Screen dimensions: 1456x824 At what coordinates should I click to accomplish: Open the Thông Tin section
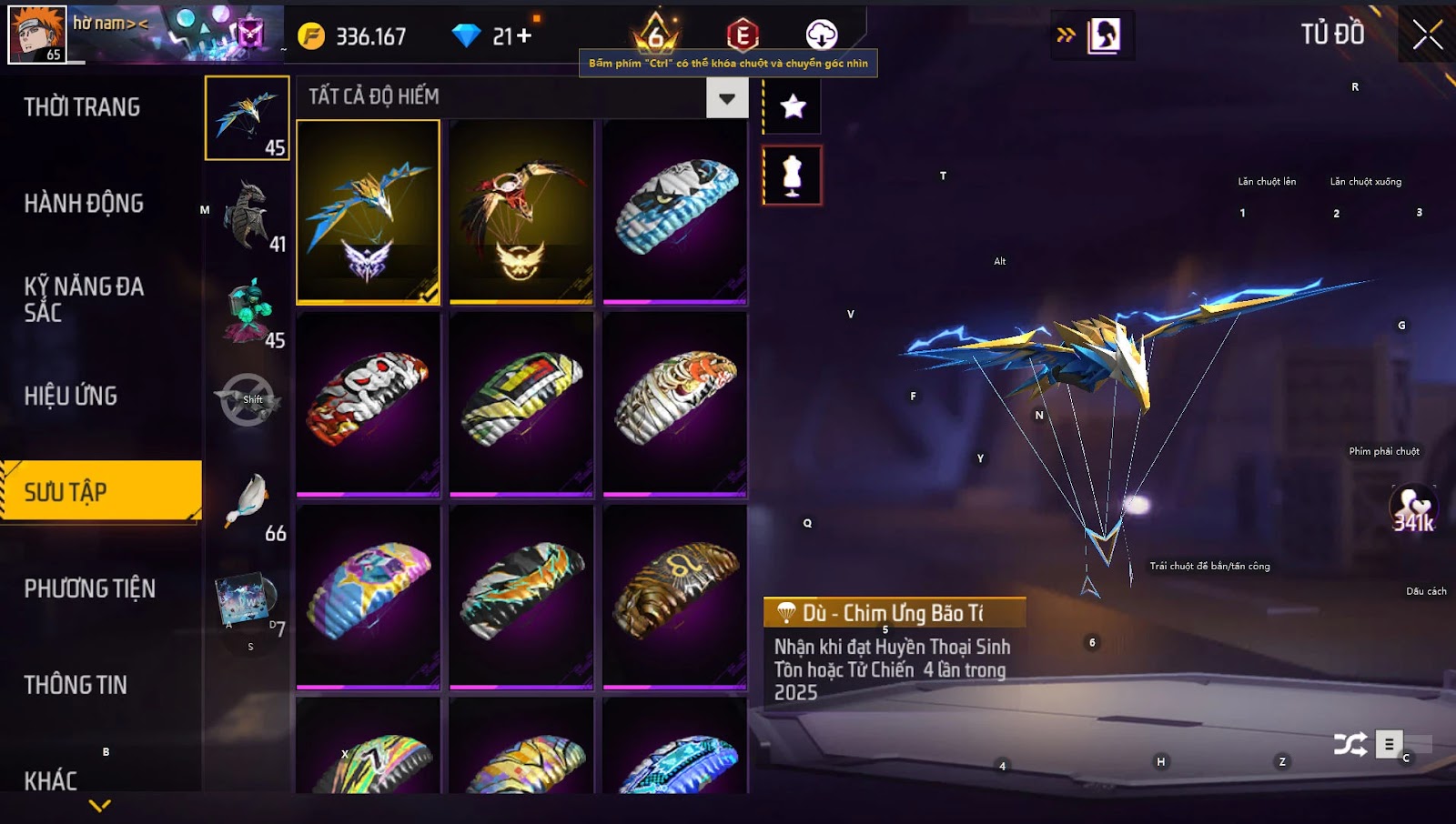tap(76, 686)
